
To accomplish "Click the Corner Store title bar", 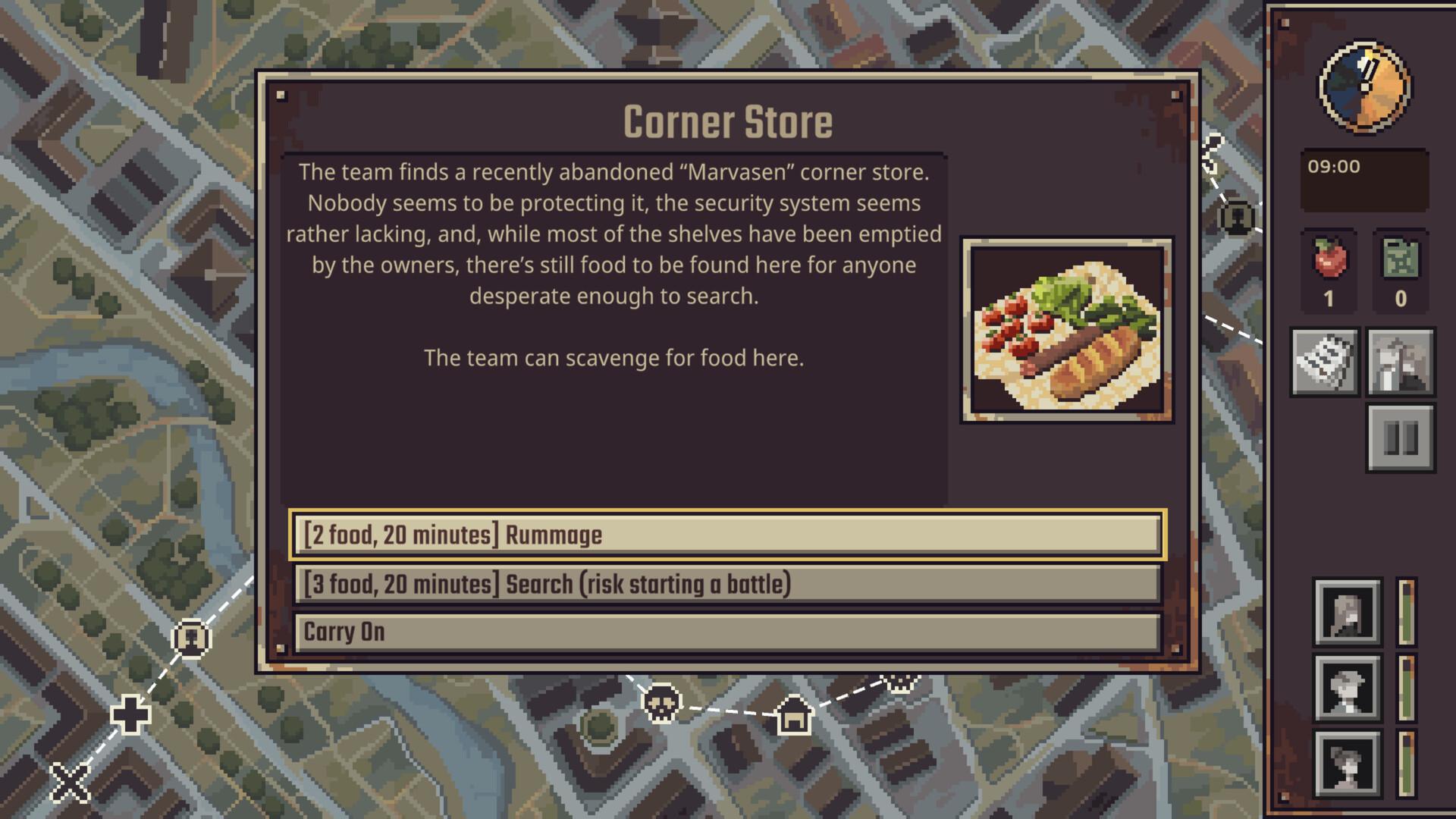I will 727,120.
